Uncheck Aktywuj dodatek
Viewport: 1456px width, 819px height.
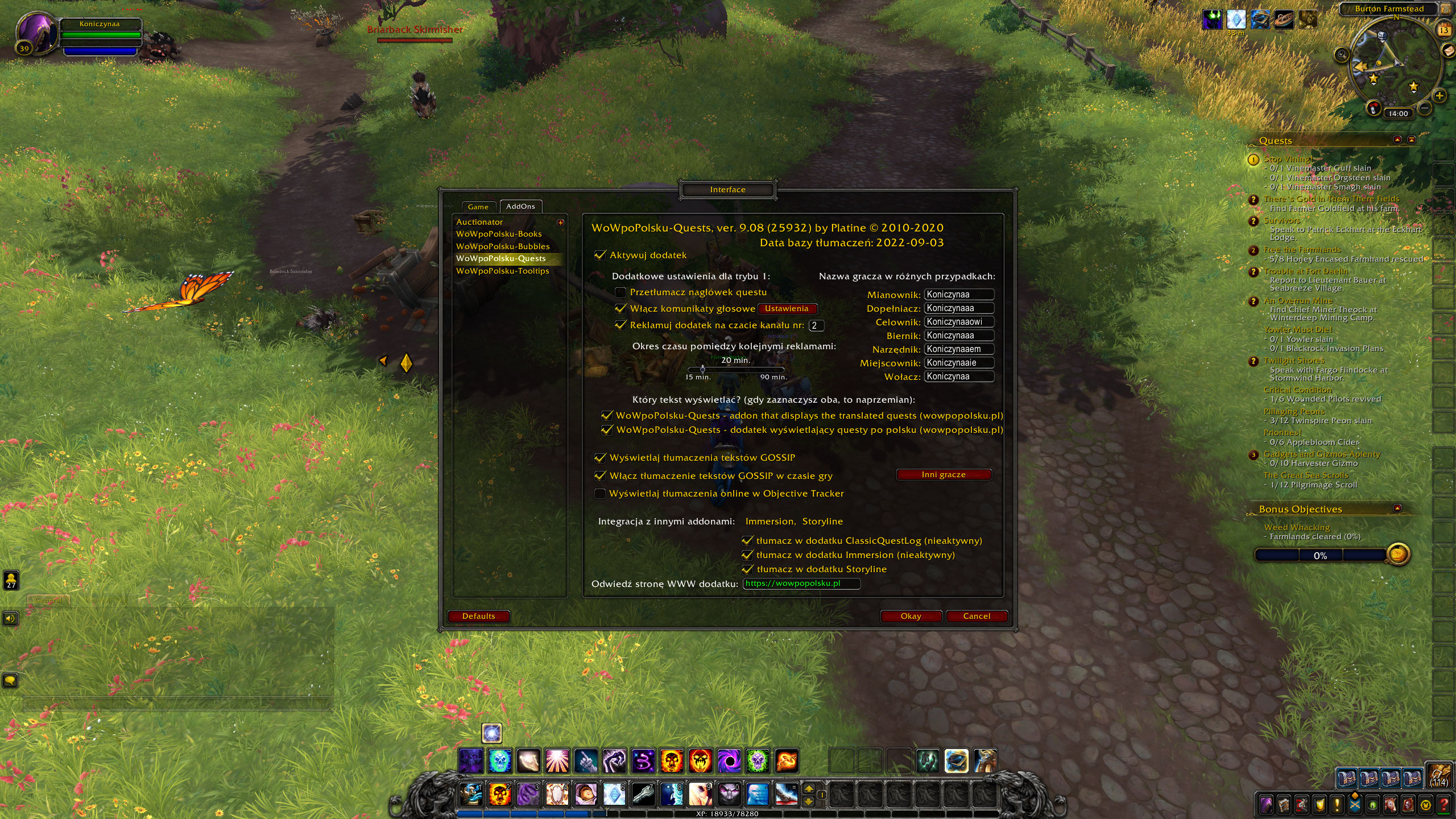(601, 255)
